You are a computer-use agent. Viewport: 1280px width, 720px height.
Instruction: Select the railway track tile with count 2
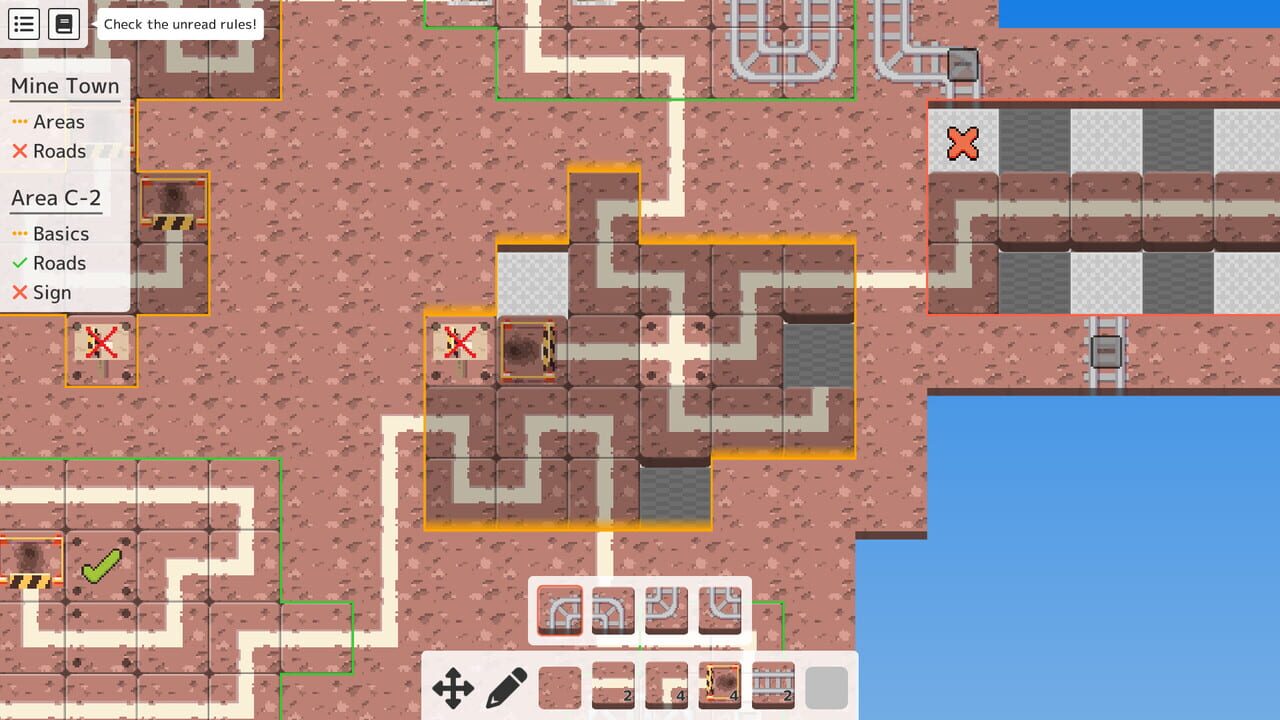[773, 688]
